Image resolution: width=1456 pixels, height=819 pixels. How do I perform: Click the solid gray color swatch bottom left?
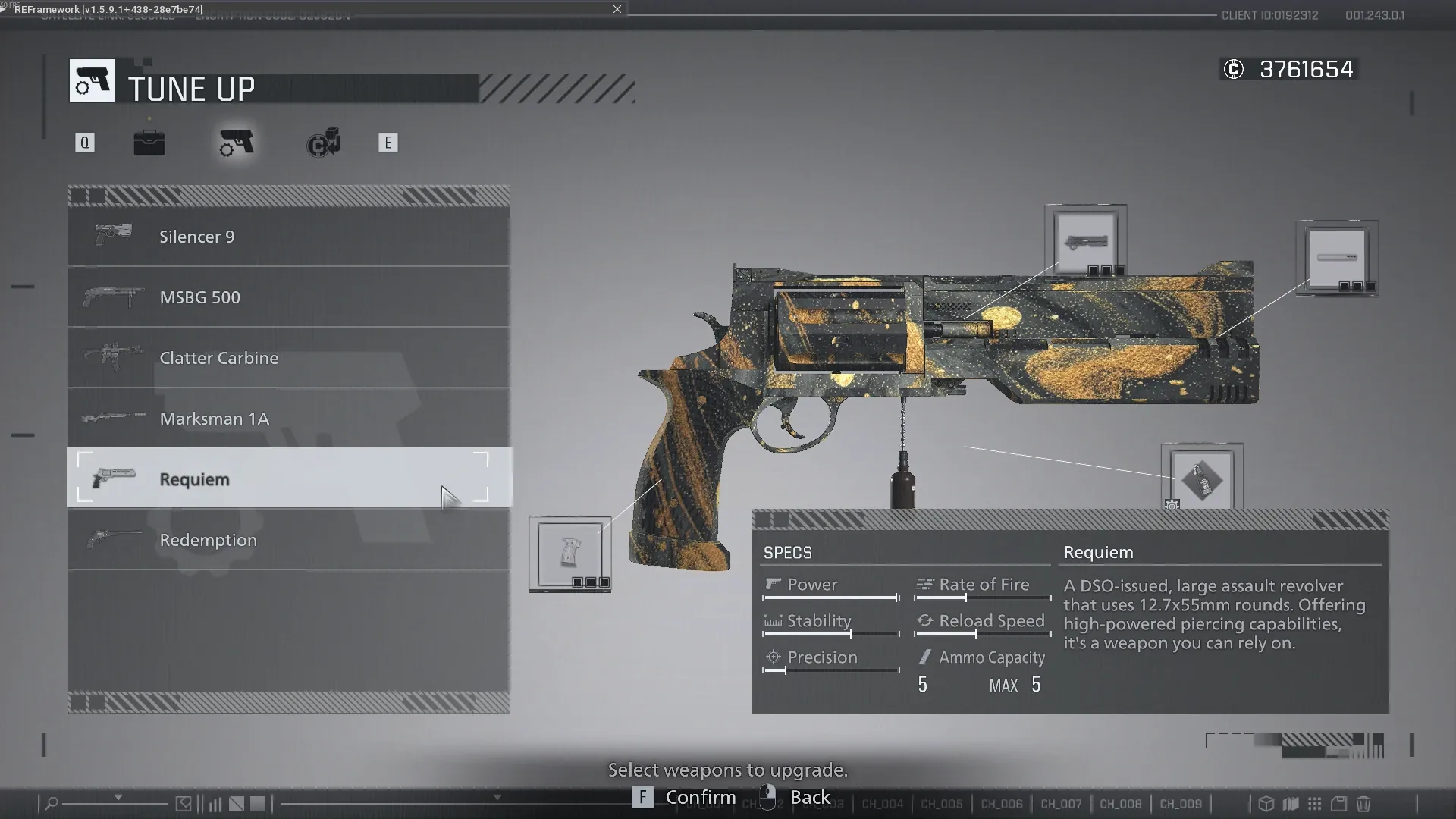coord(258,803)
